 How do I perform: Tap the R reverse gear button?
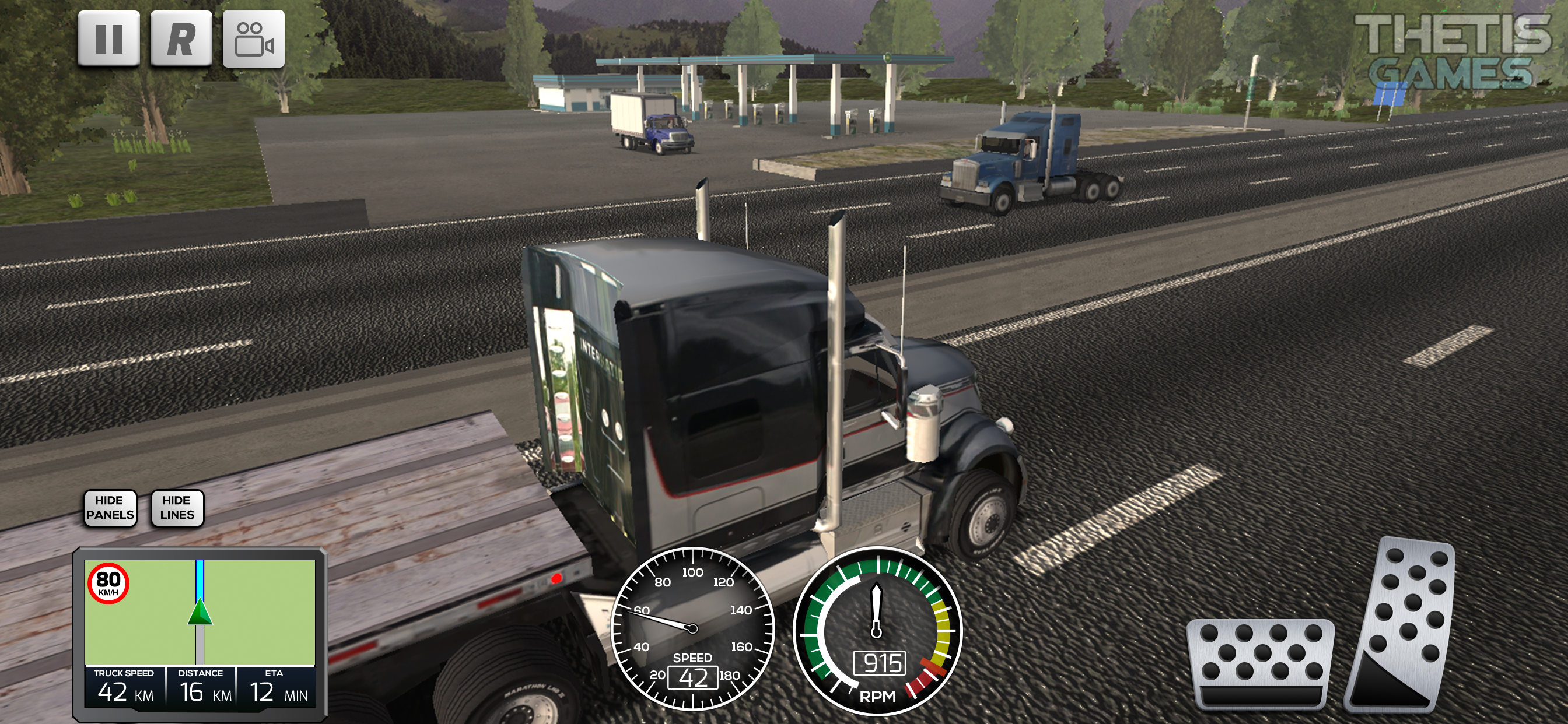[181, 38]
